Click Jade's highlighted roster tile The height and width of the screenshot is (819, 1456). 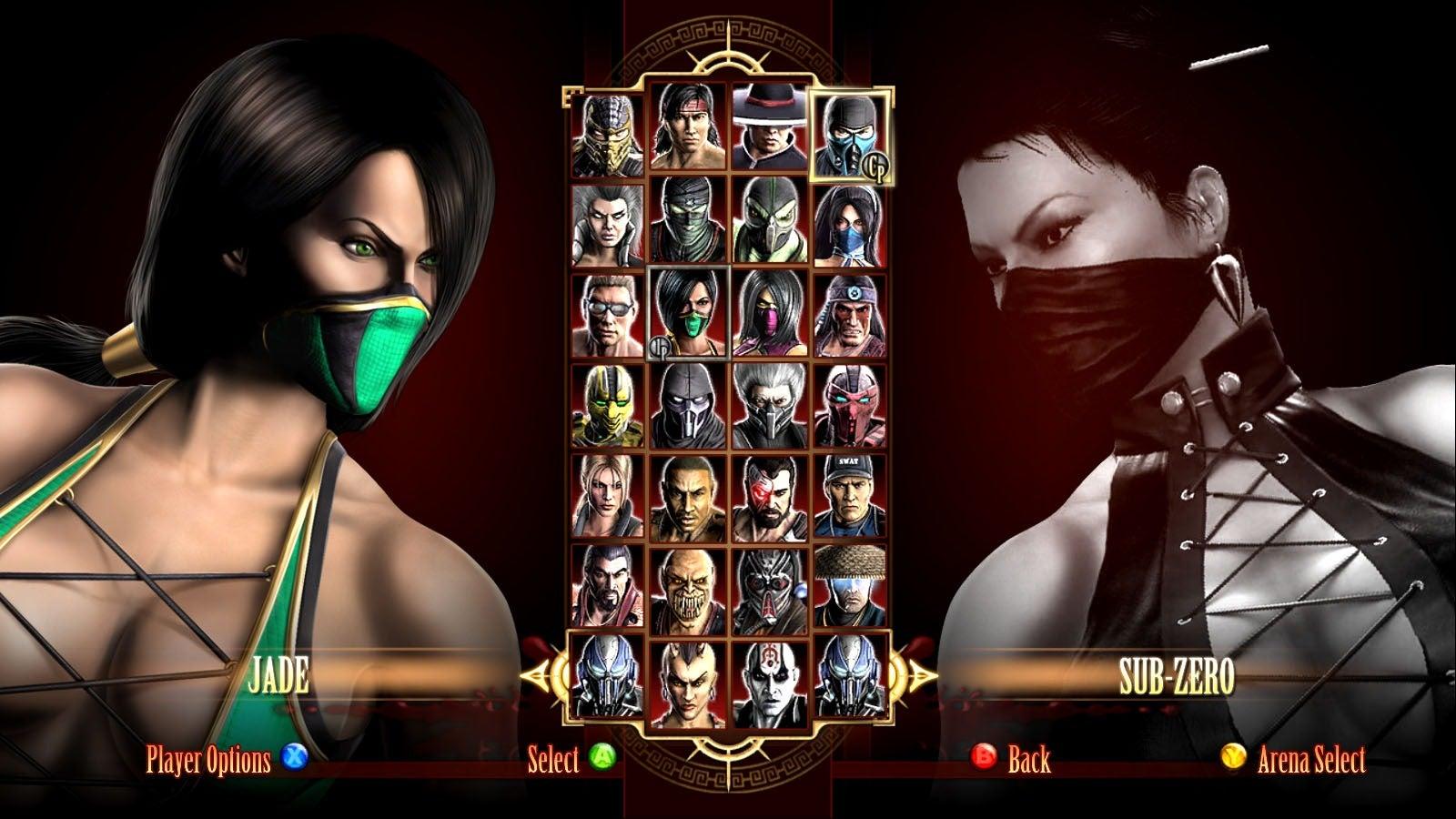(689, 313)
